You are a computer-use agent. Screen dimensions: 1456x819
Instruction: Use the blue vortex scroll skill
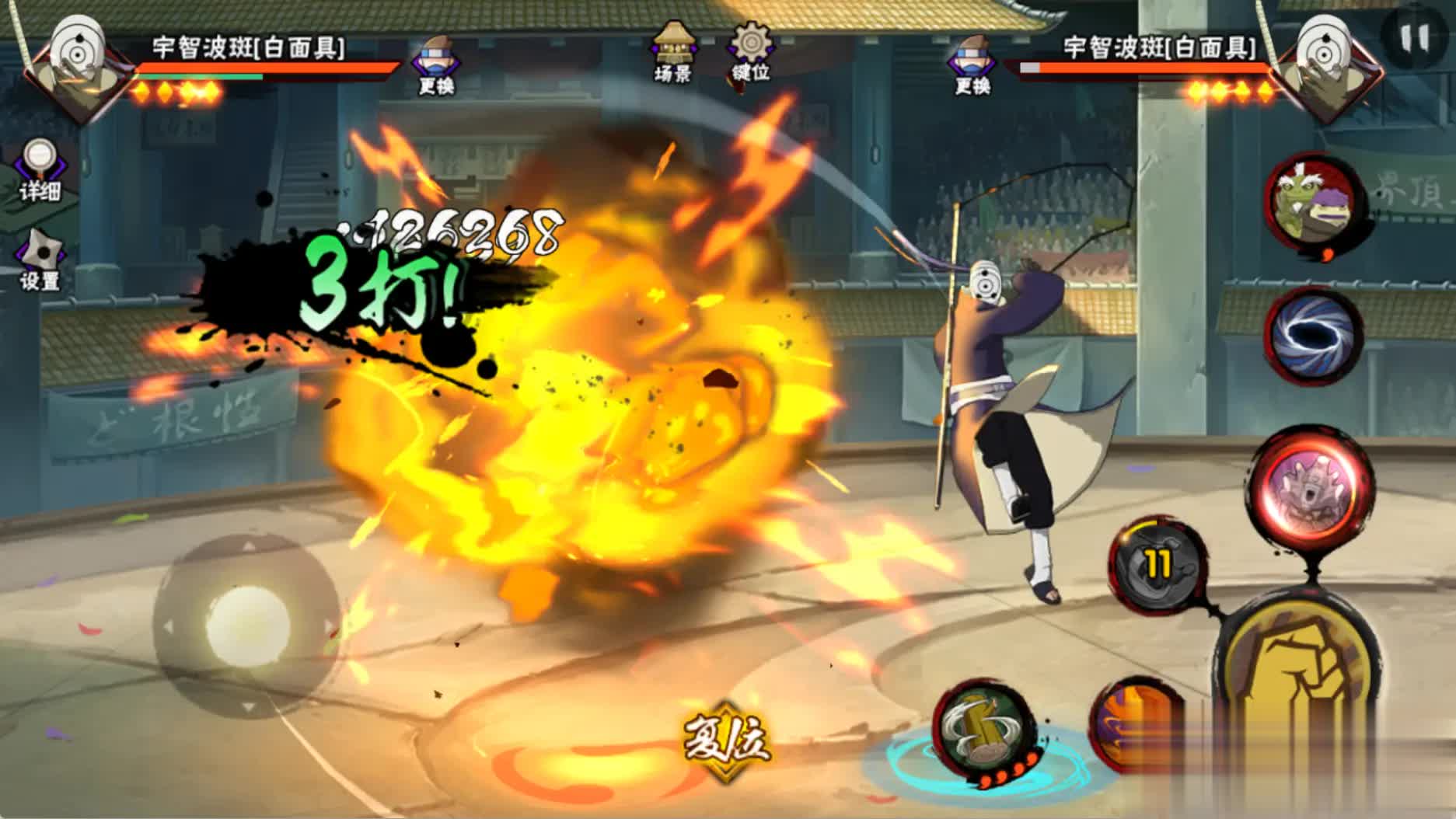[1314, 334]
